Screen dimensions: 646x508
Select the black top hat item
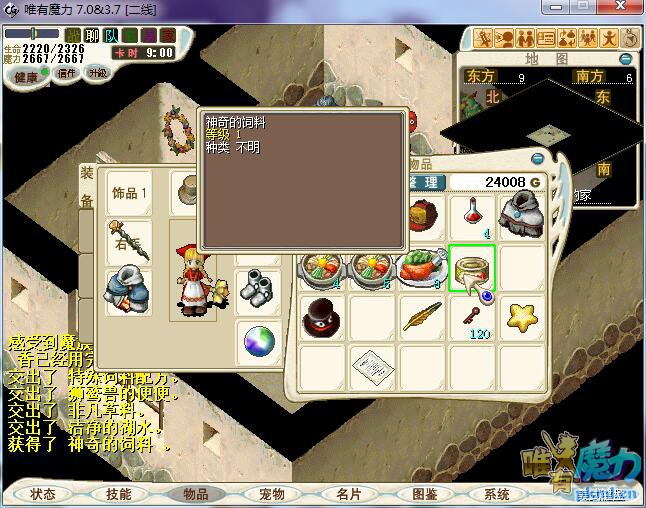pos(323,315)
